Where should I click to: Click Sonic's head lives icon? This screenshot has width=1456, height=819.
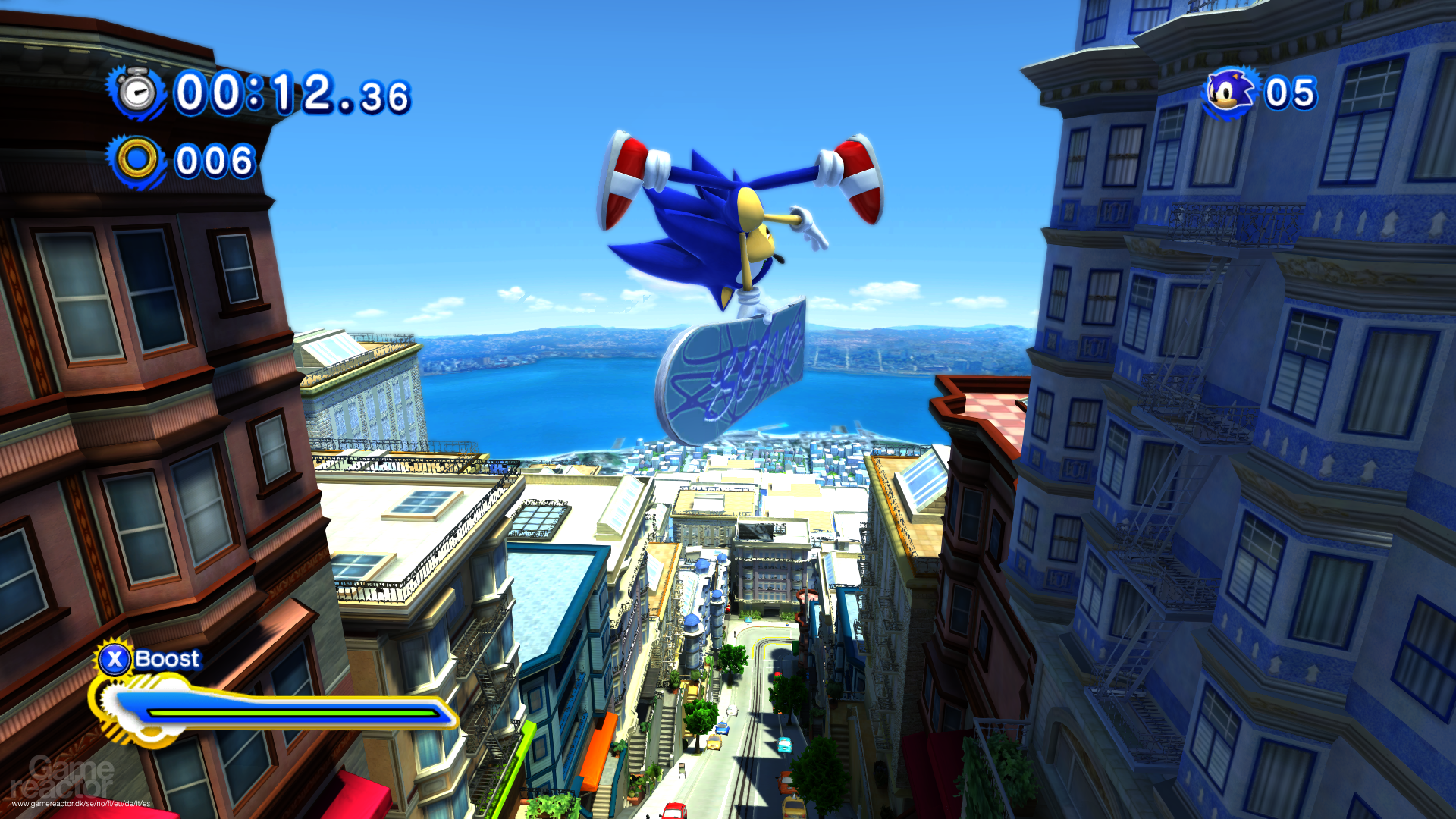coord(1230,93)
